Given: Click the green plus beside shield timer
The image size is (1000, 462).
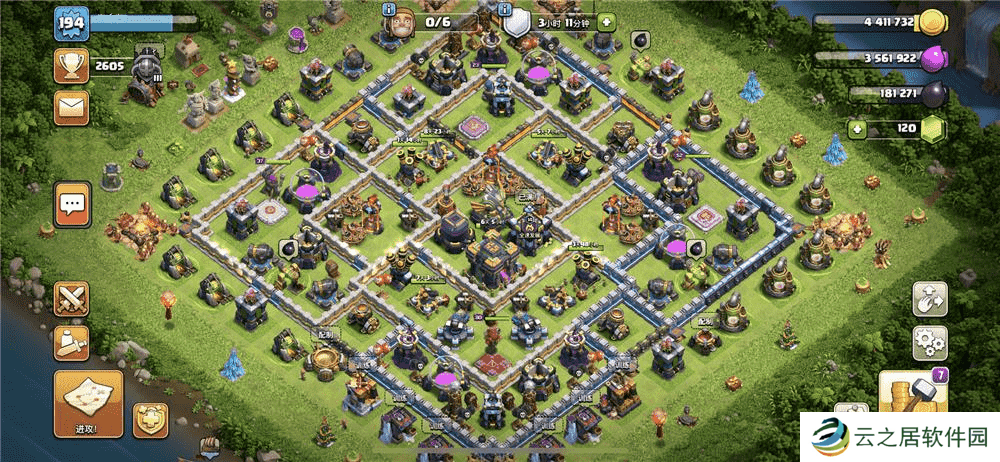Looking at the screenshot, I should [607, 22].
